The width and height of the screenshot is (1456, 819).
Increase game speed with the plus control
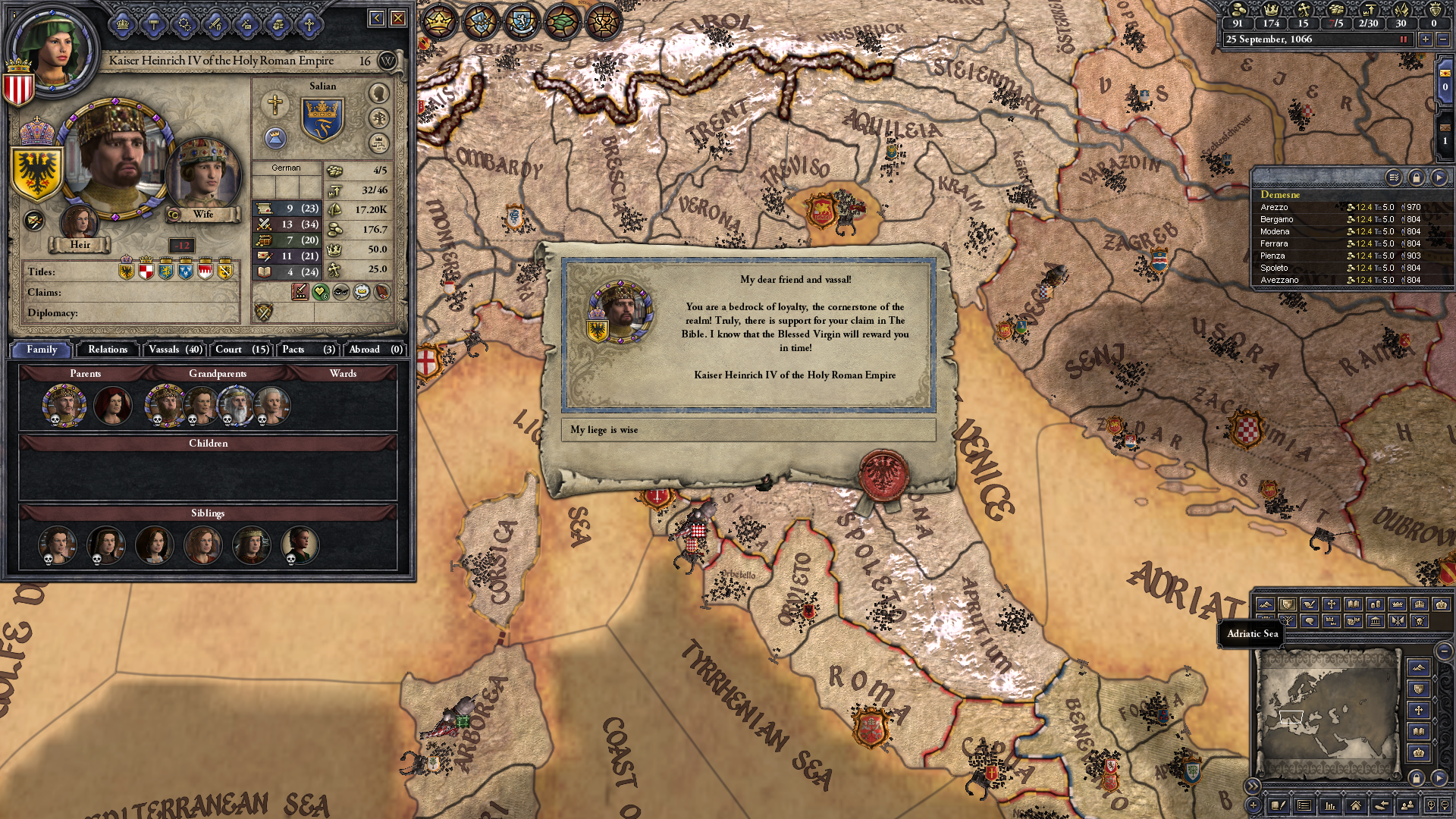click(1425, 39)
